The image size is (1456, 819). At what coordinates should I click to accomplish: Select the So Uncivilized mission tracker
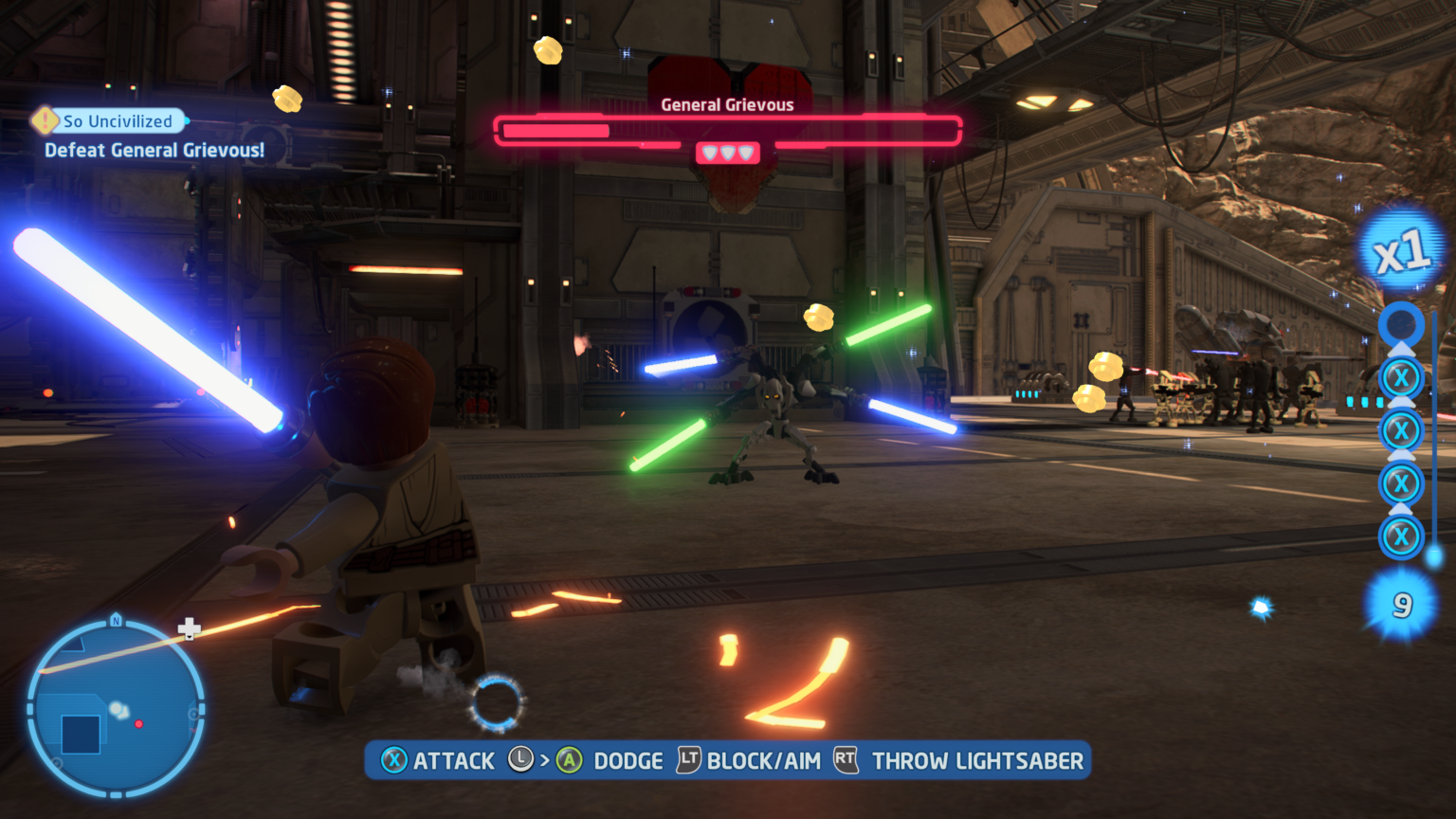click(x=117, y=121)
